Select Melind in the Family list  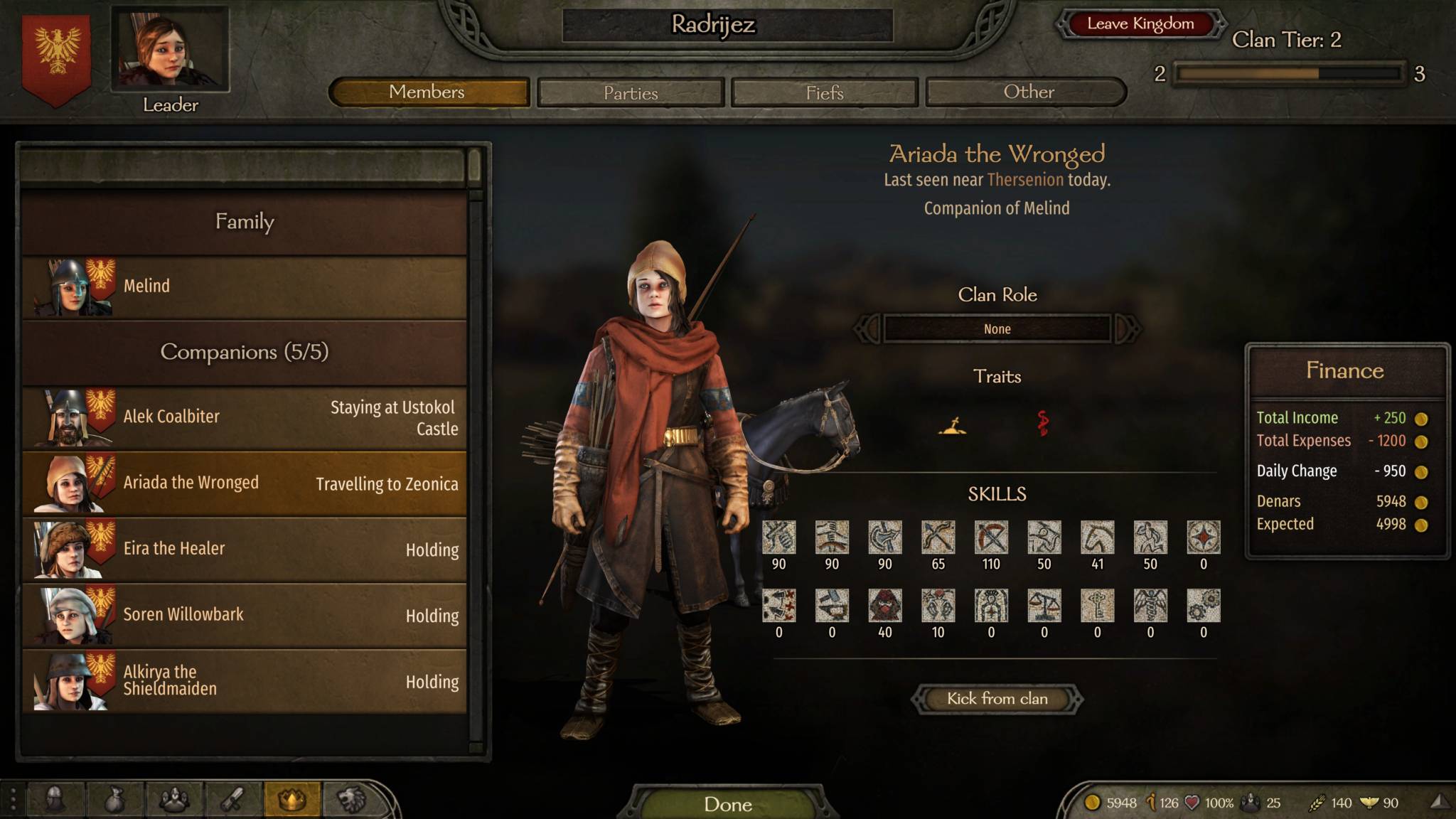(244, 287)
